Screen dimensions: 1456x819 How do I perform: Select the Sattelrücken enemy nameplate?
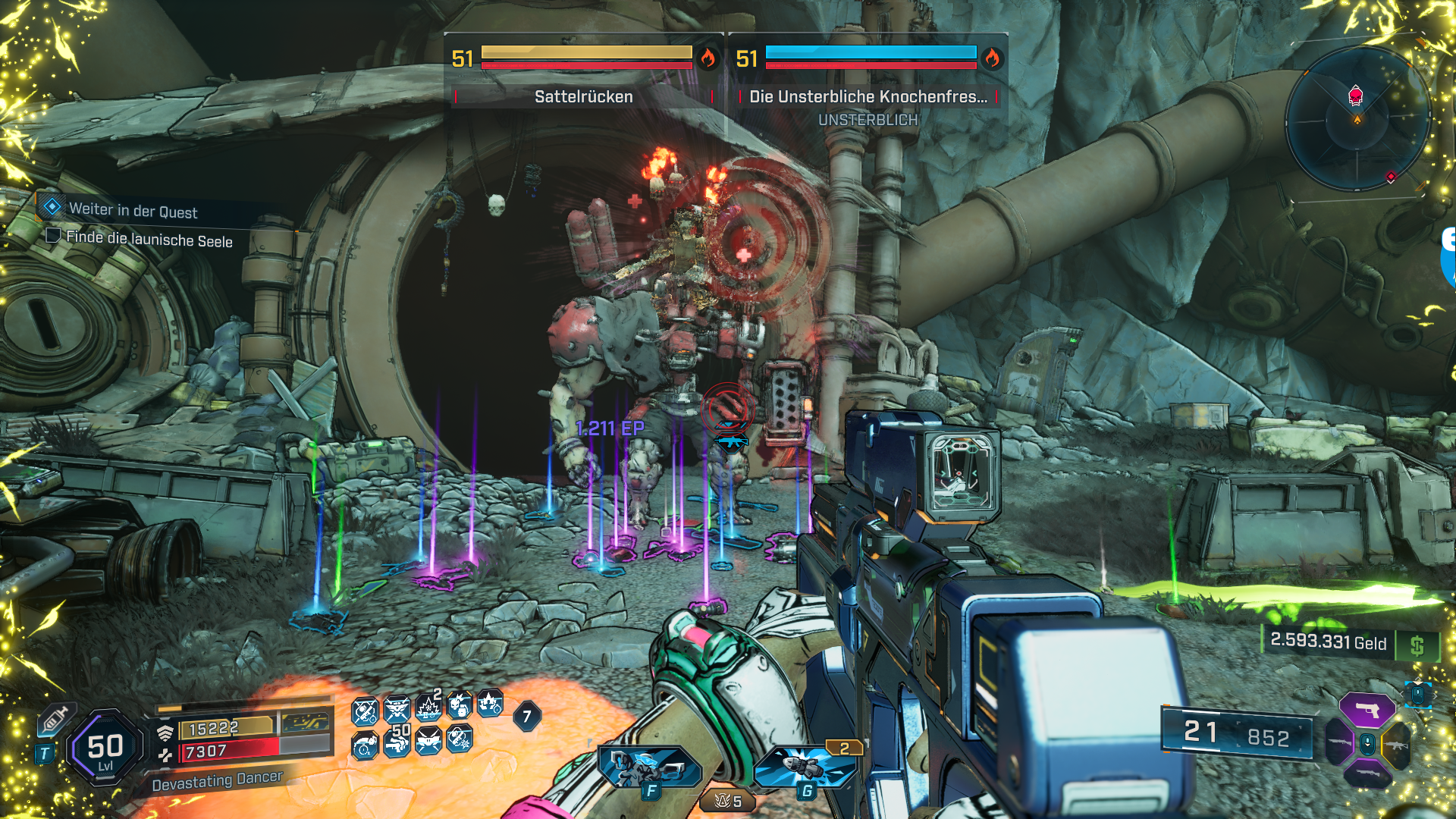583,96
